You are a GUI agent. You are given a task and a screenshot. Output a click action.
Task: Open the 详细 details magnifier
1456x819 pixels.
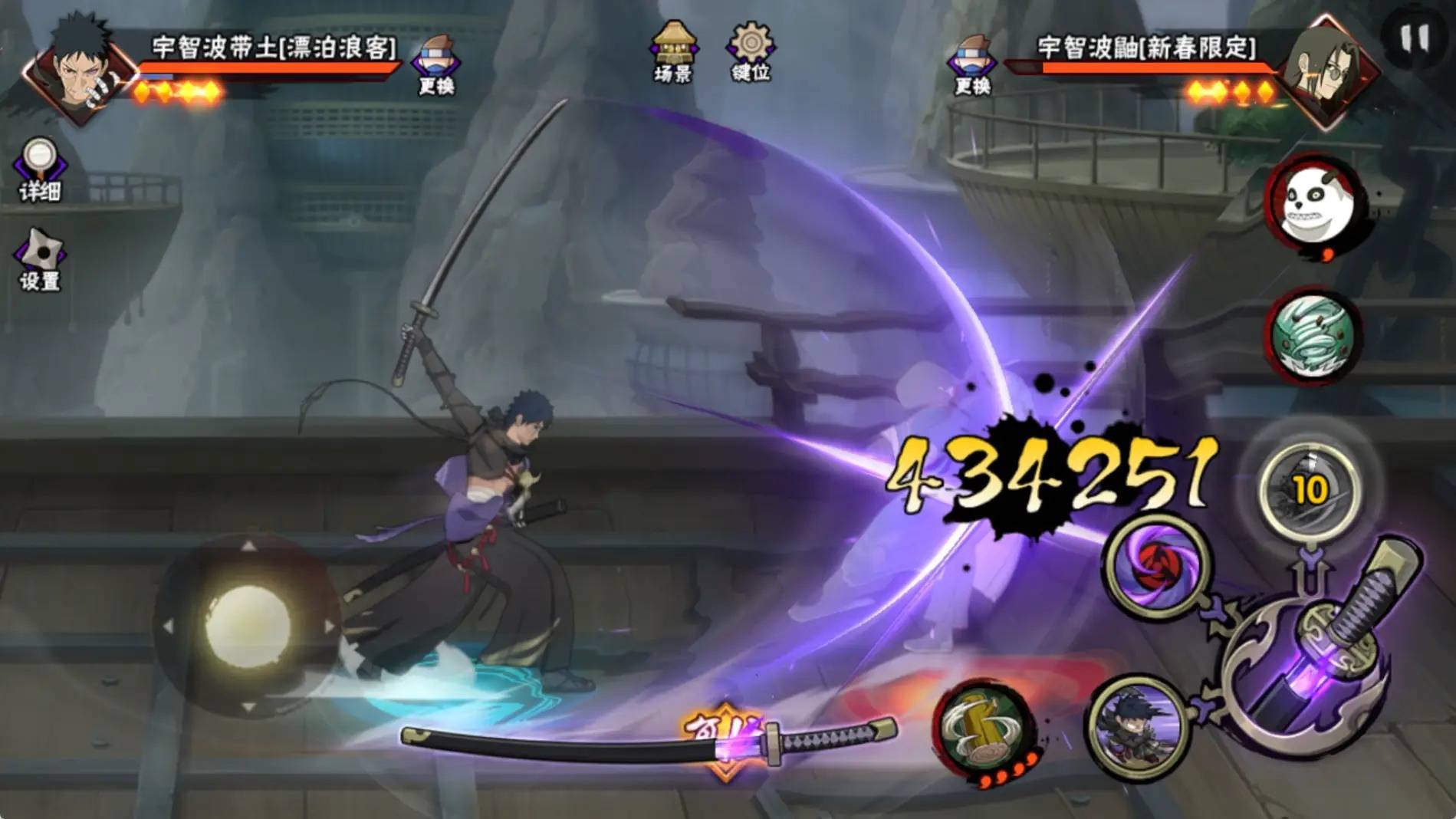click(40, 169)
